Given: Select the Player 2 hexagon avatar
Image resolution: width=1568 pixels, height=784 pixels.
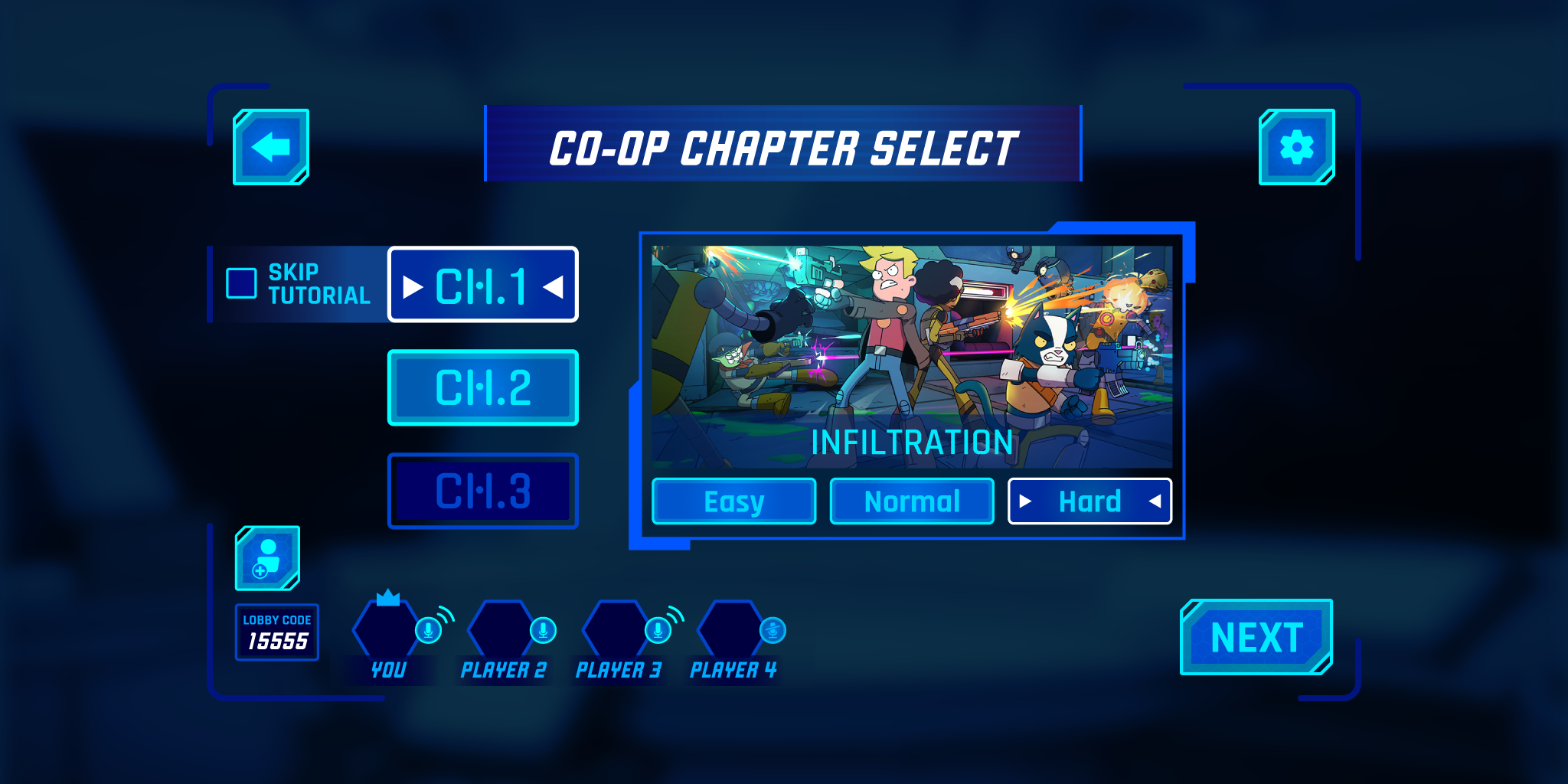Looking at the screenshot, I should 500,629.
